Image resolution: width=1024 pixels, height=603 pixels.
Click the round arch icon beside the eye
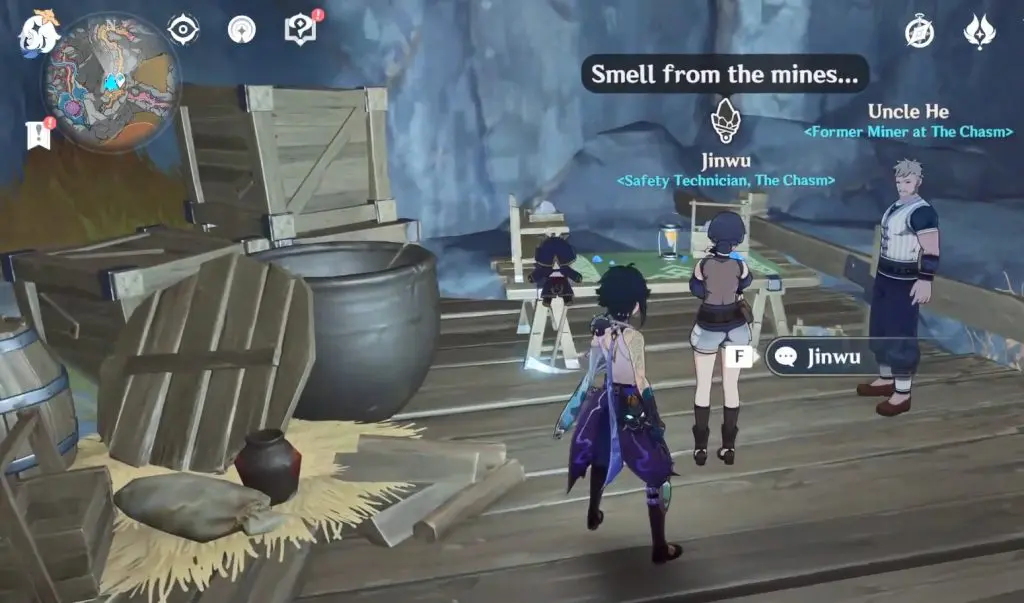point(241,30)
